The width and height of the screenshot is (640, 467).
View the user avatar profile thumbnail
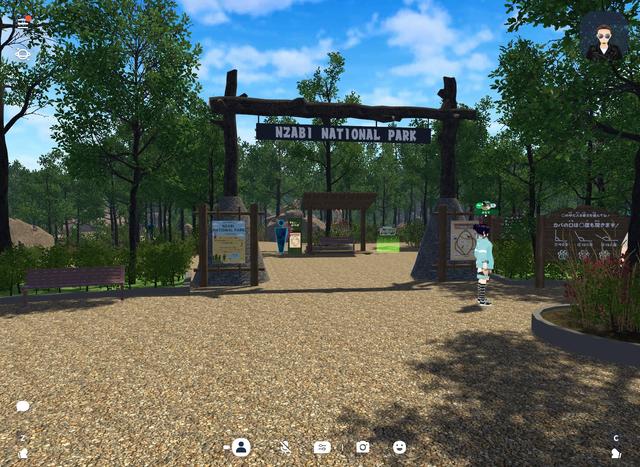pyautogui.click(x=603, y=37)
